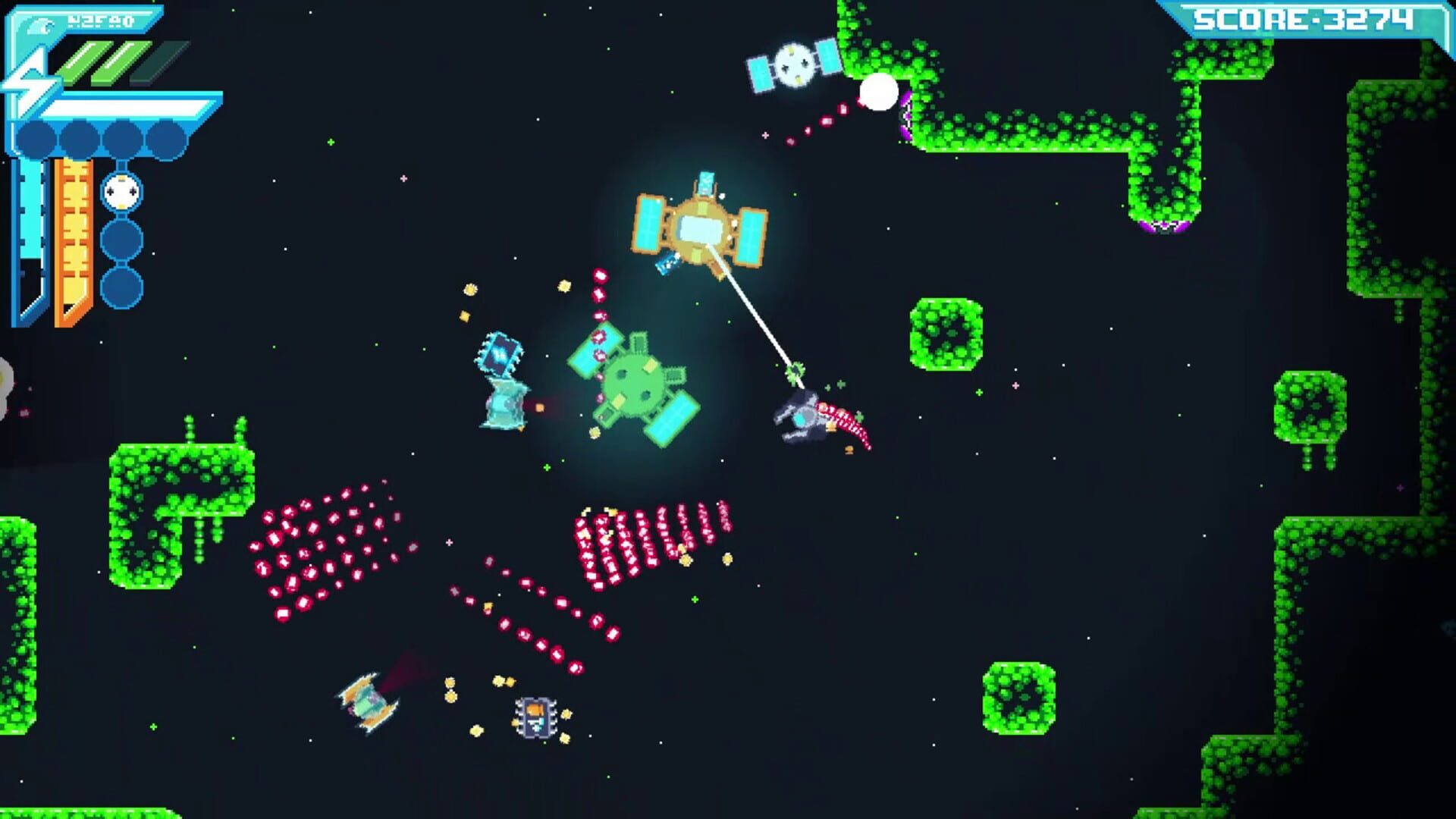Select the satellite face icon in the HUD chain

121,190
